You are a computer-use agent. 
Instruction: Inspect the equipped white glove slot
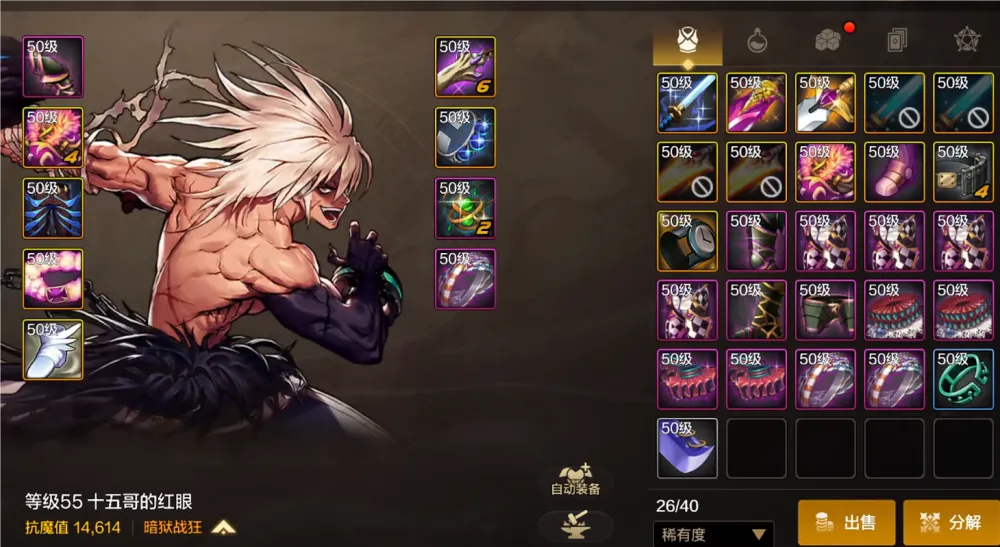(x=52, y=349)
